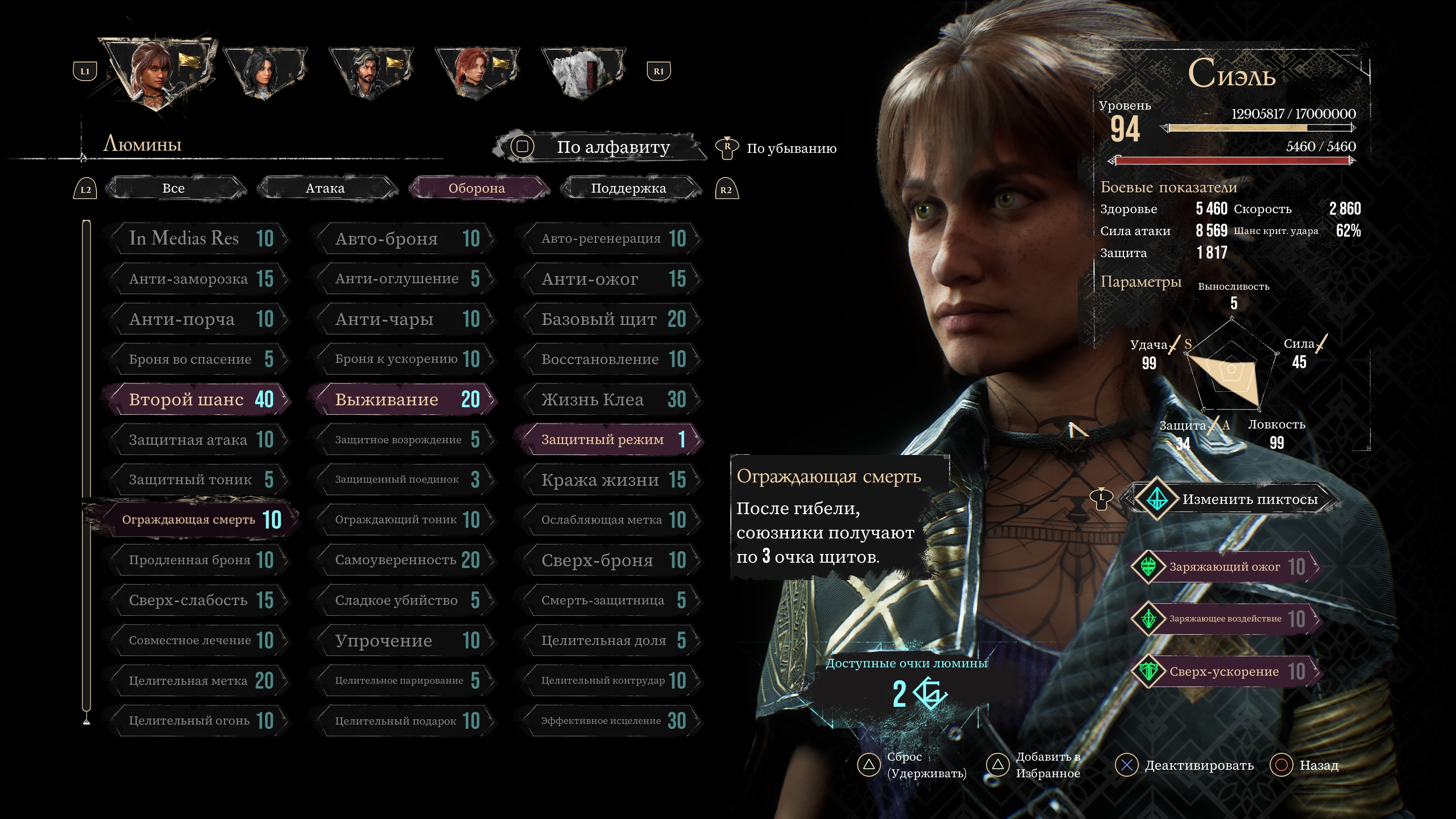
Task: Select the Эффективное исцеление lumina
Action: [x=610, y=721]
